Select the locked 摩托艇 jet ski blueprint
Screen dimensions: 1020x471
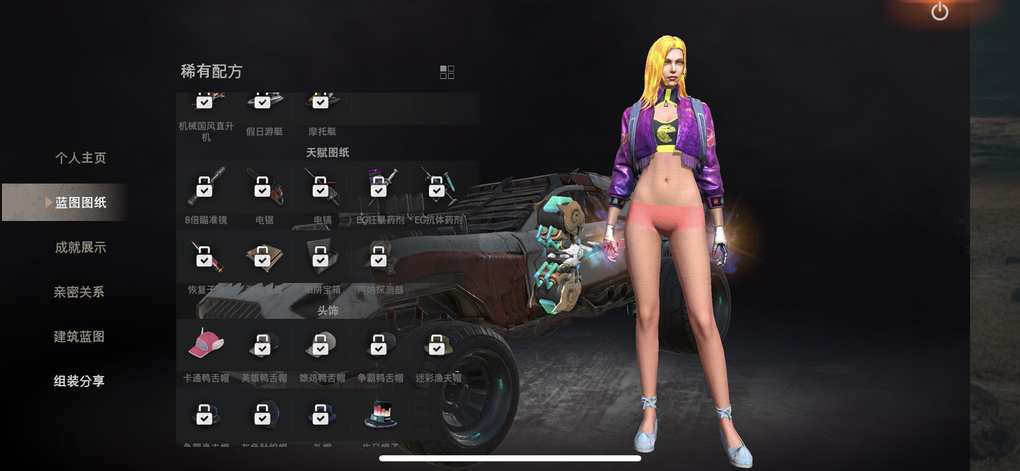[x=321, y=102]
